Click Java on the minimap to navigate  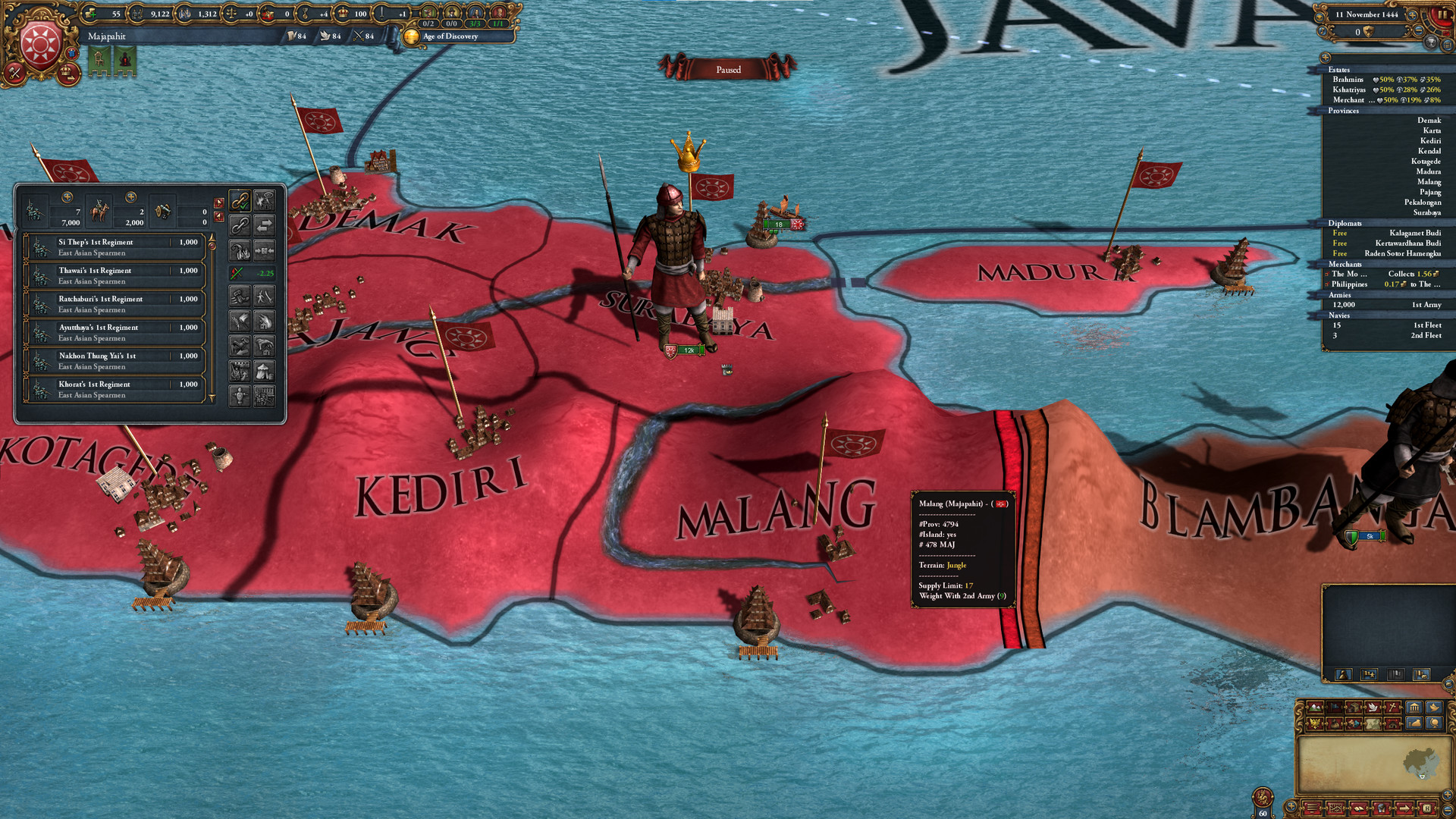click(x=1422, y=777)
